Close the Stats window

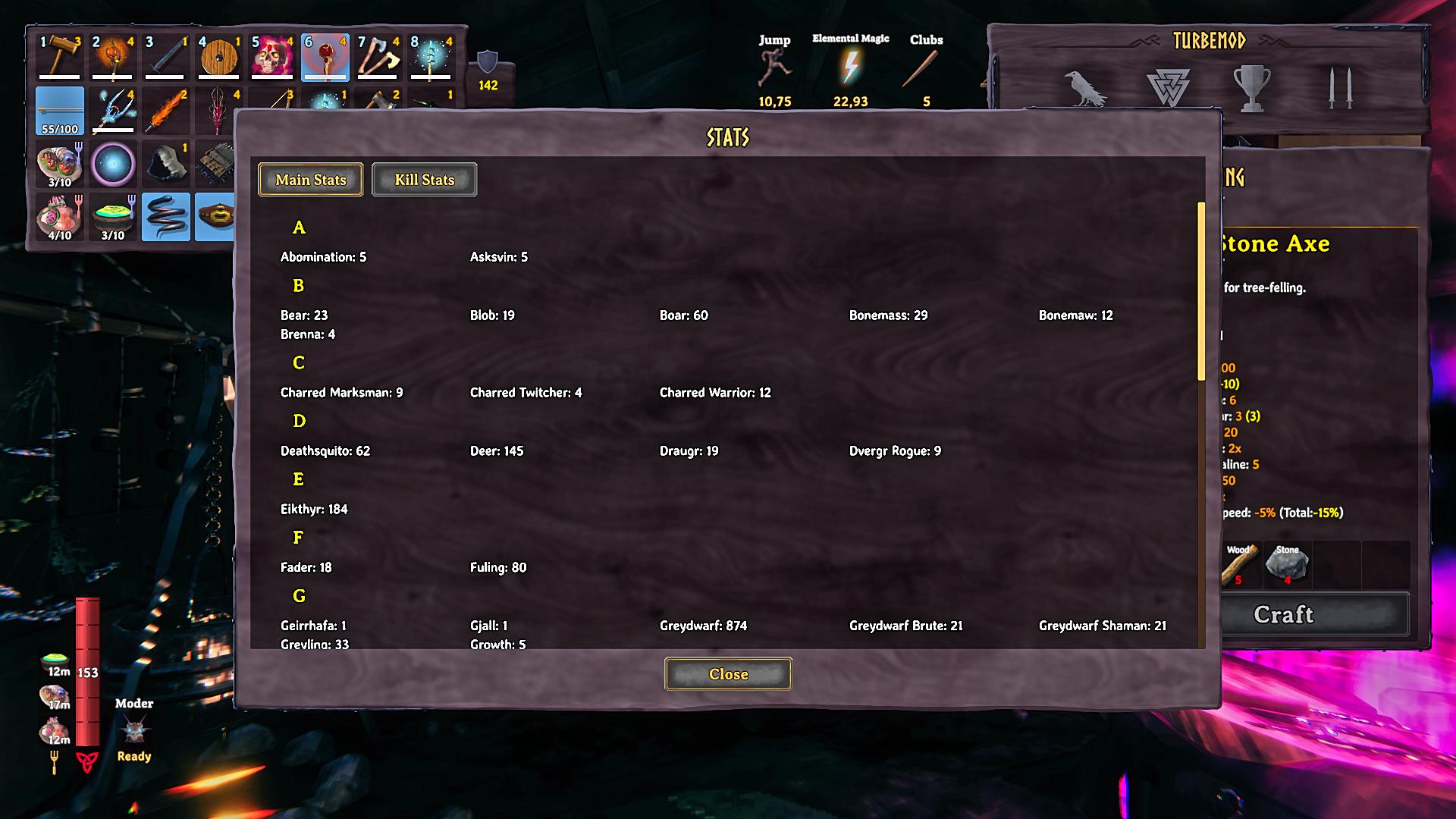pyautogui.click(x=728, y=674)
